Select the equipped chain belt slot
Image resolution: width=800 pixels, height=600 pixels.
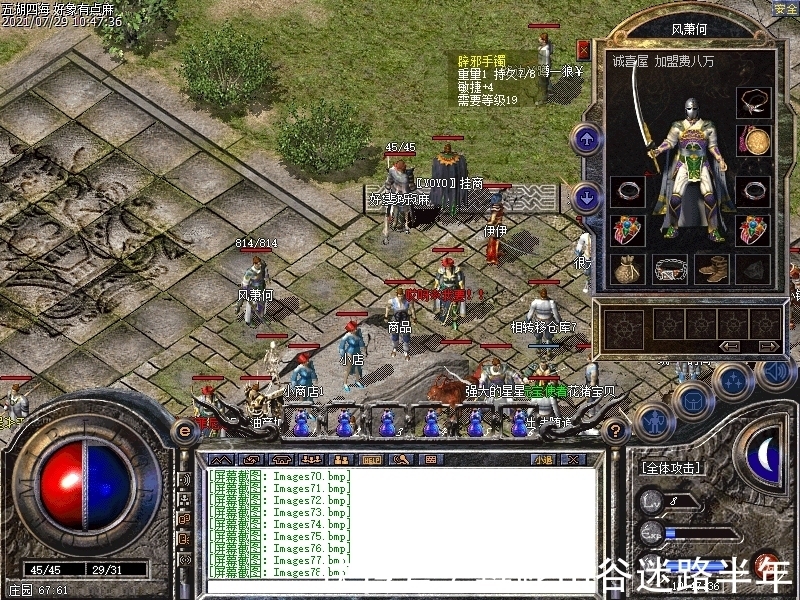pos(669,268)
